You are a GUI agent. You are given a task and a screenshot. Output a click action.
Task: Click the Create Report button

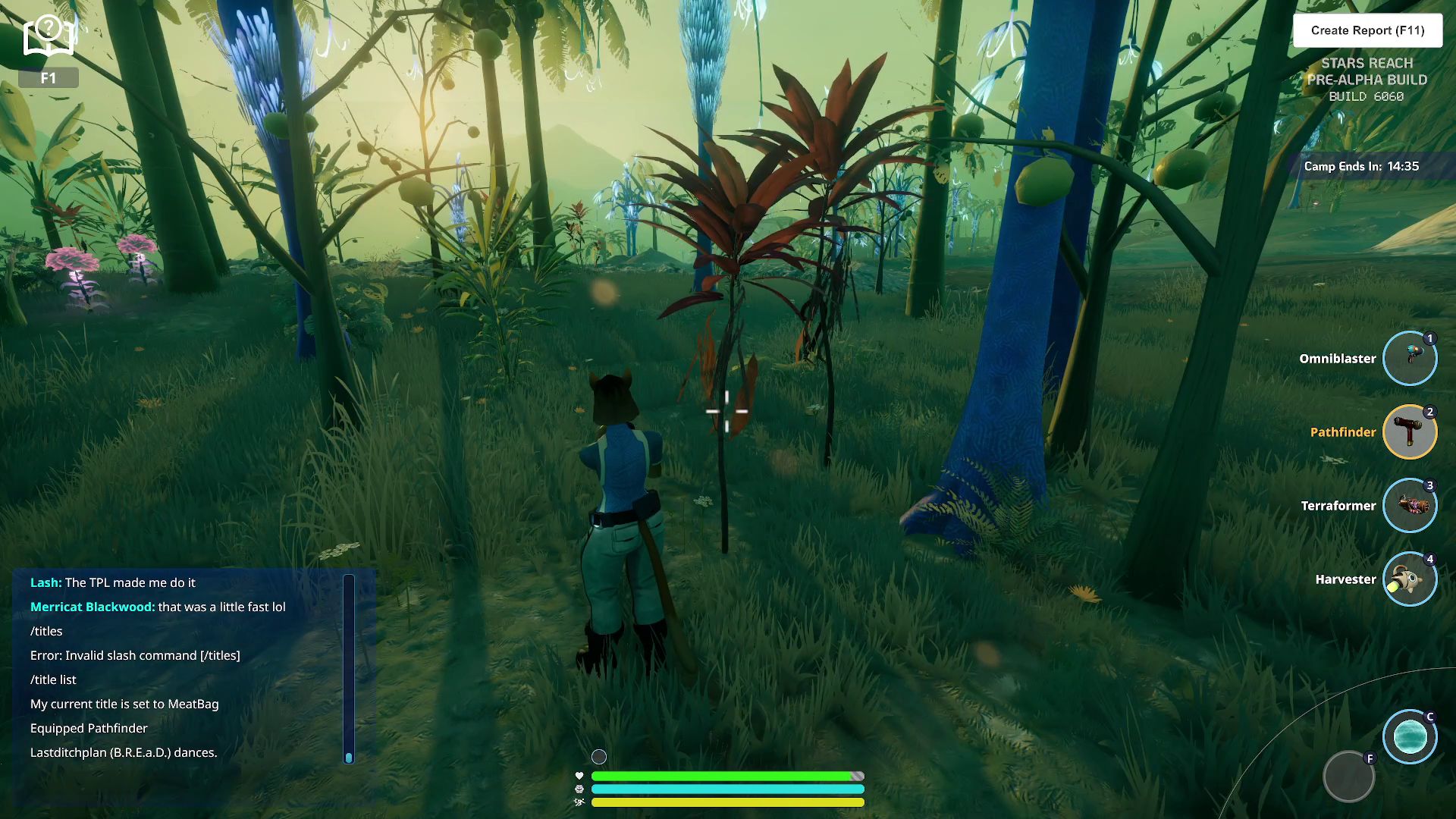click(x=1367, y=30)
